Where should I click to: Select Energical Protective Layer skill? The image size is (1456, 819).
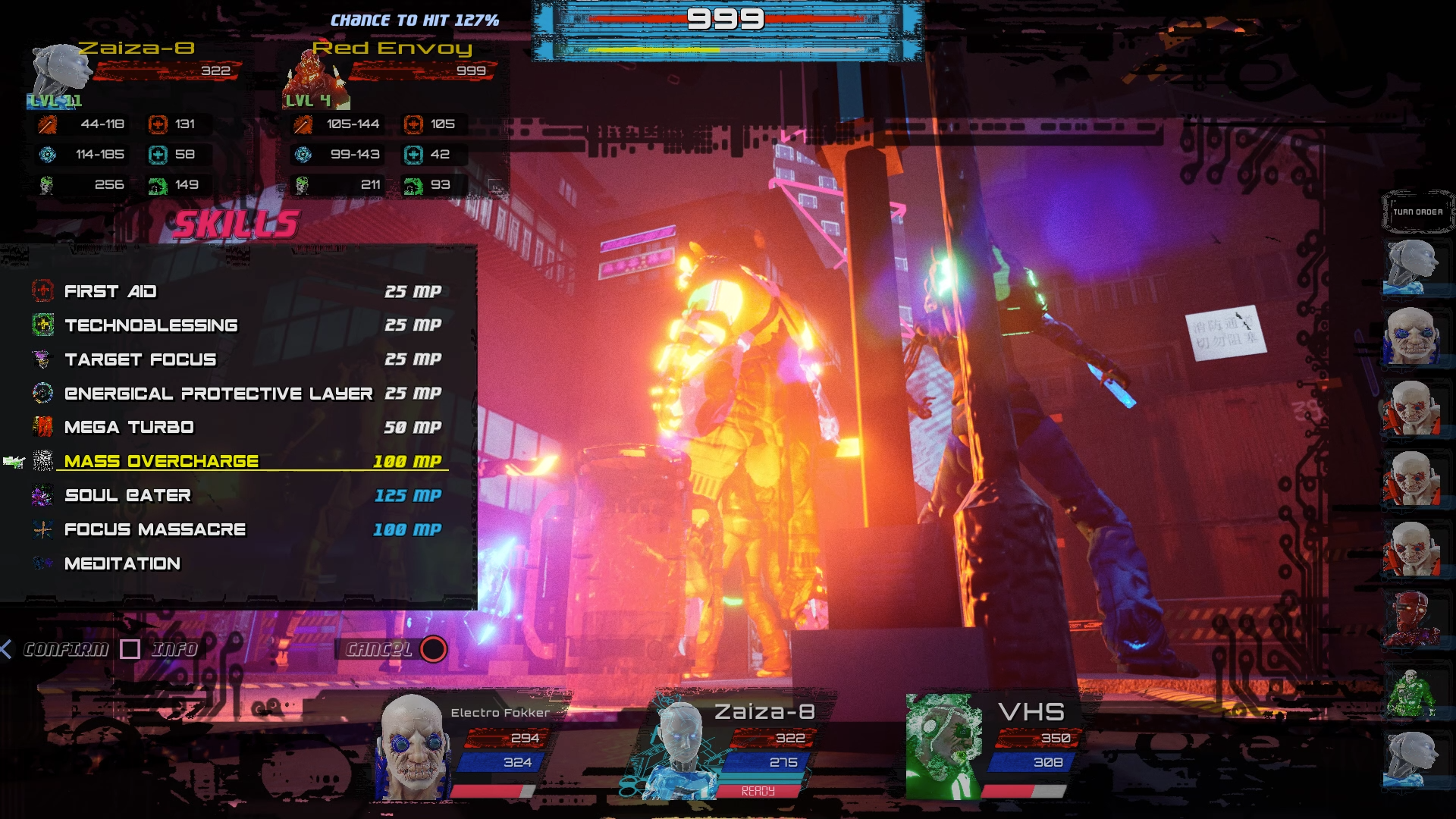click(x=218, y=394)
